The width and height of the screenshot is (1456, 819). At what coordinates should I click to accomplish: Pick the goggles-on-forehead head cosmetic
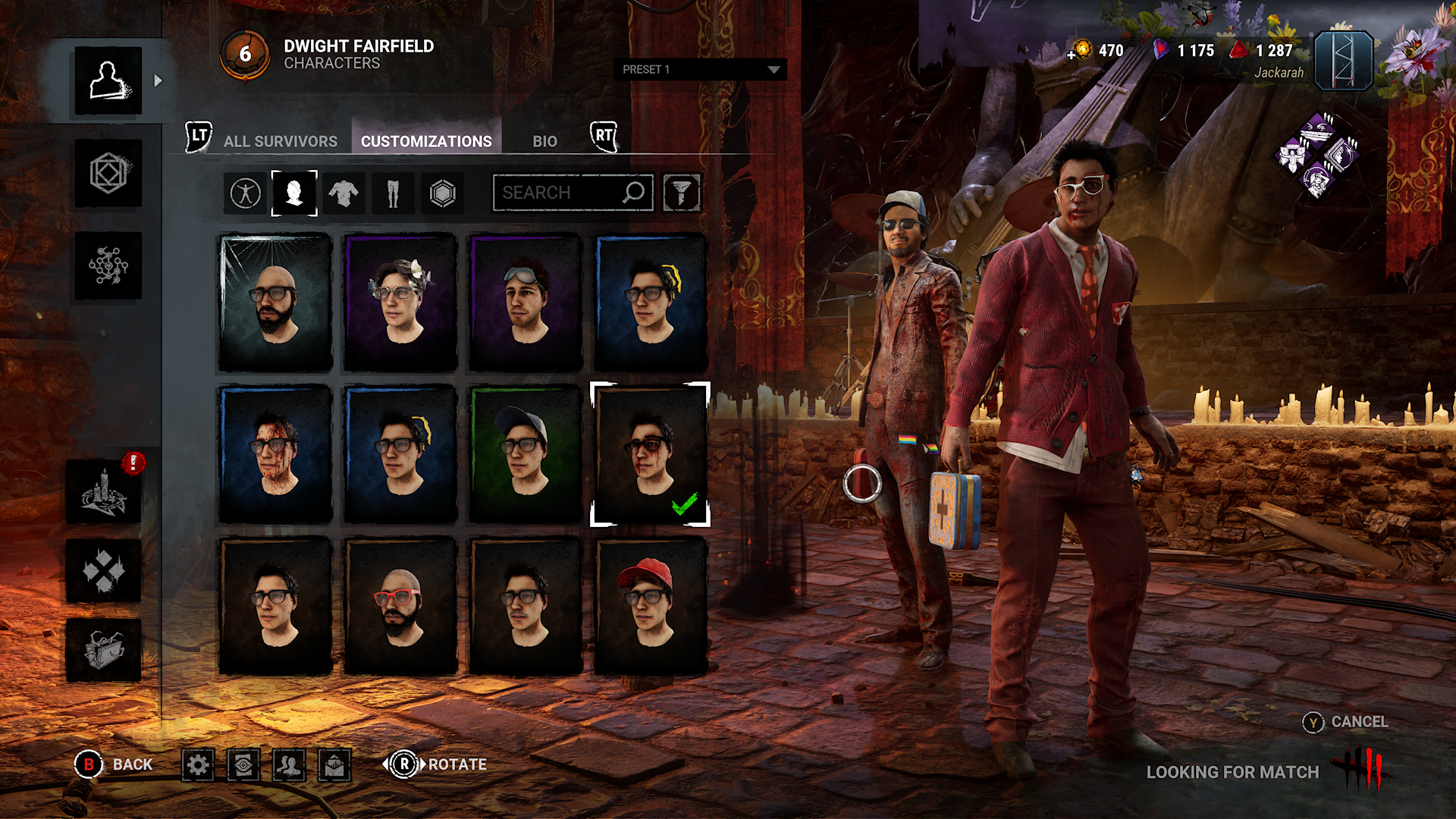526,303
